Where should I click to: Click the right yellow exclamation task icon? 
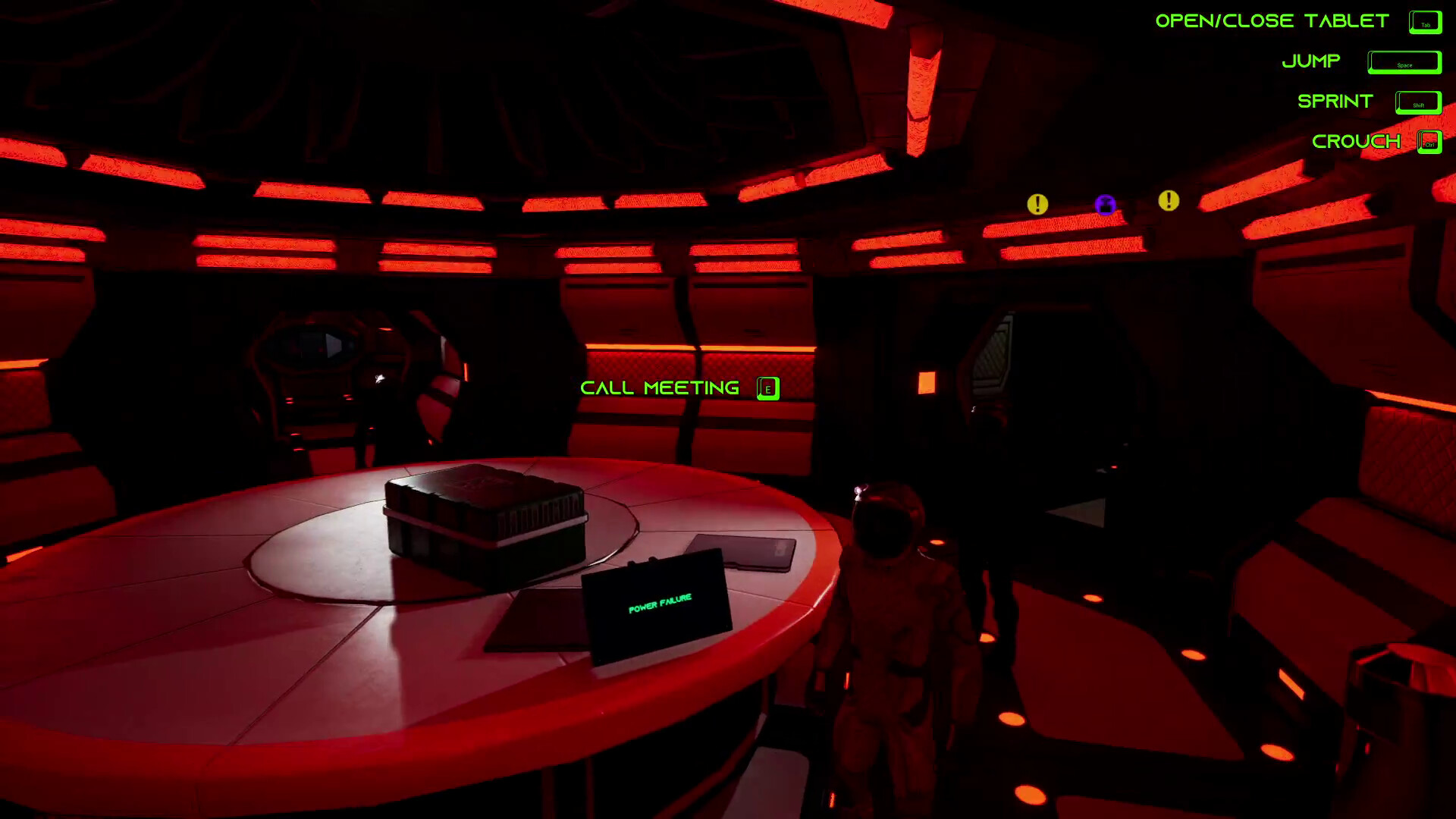click(1167, 201)
